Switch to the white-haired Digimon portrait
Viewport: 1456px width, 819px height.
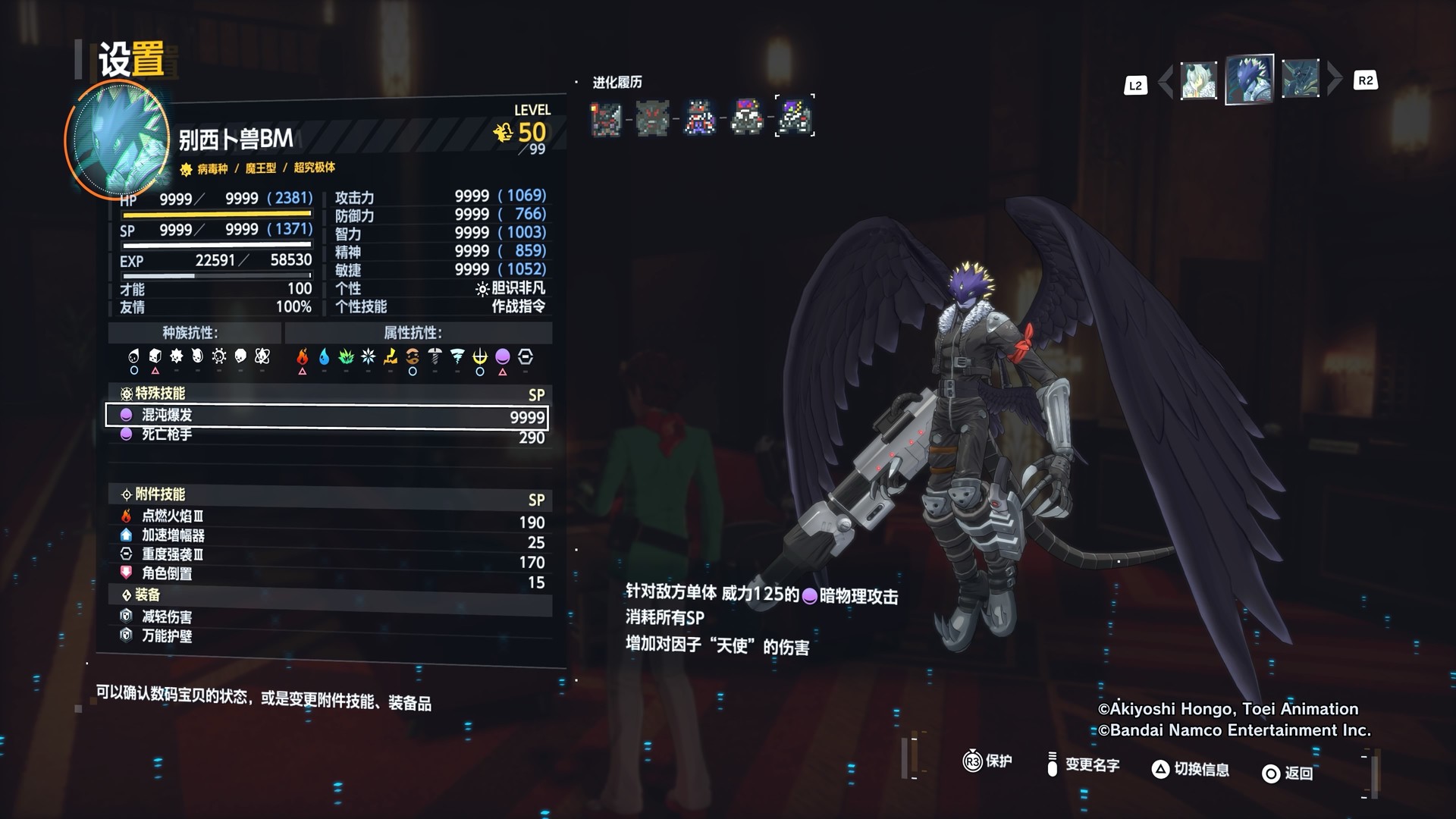tap(1198, 80)
